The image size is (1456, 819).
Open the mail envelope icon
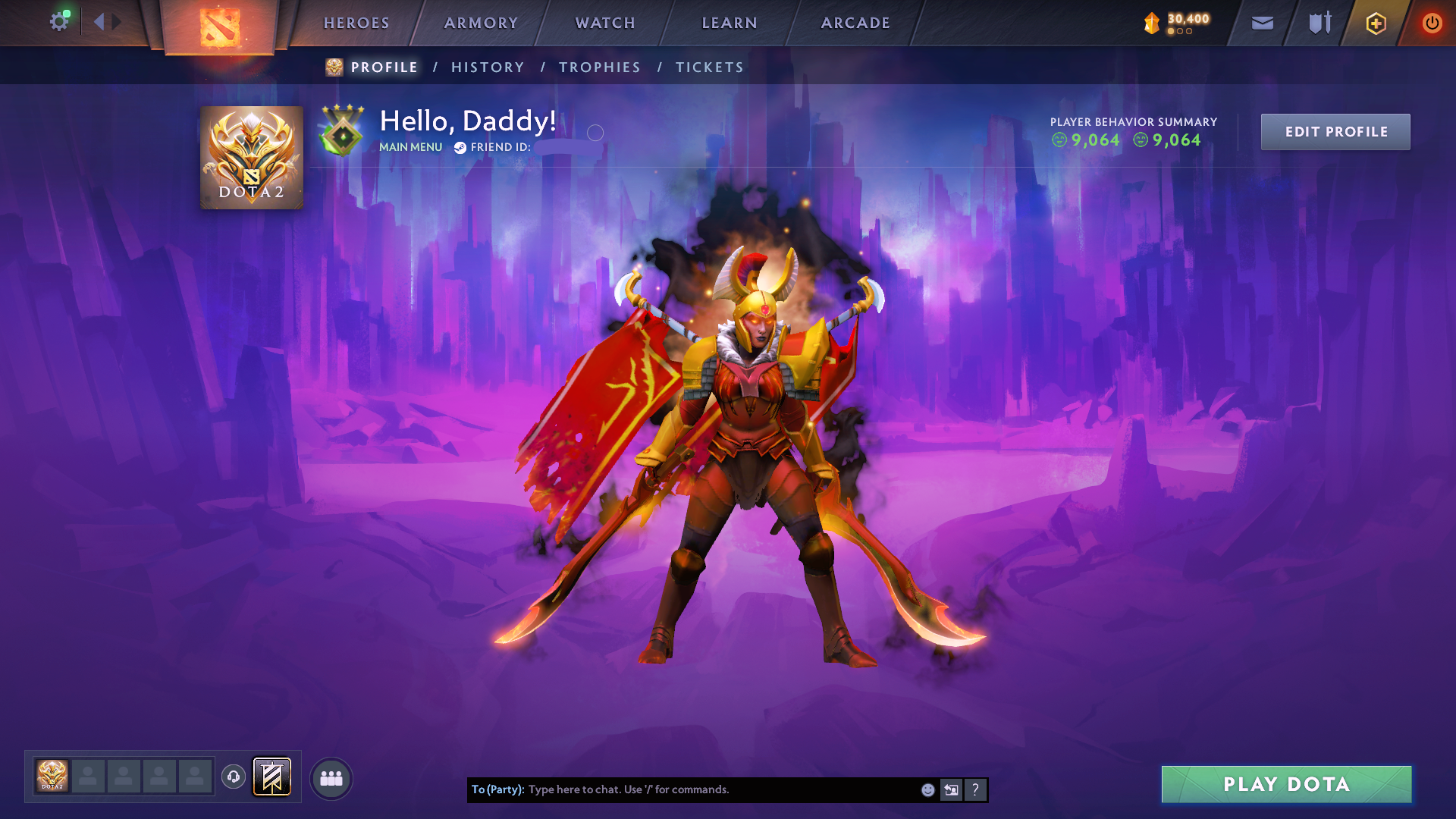[x=1262, y=24]
